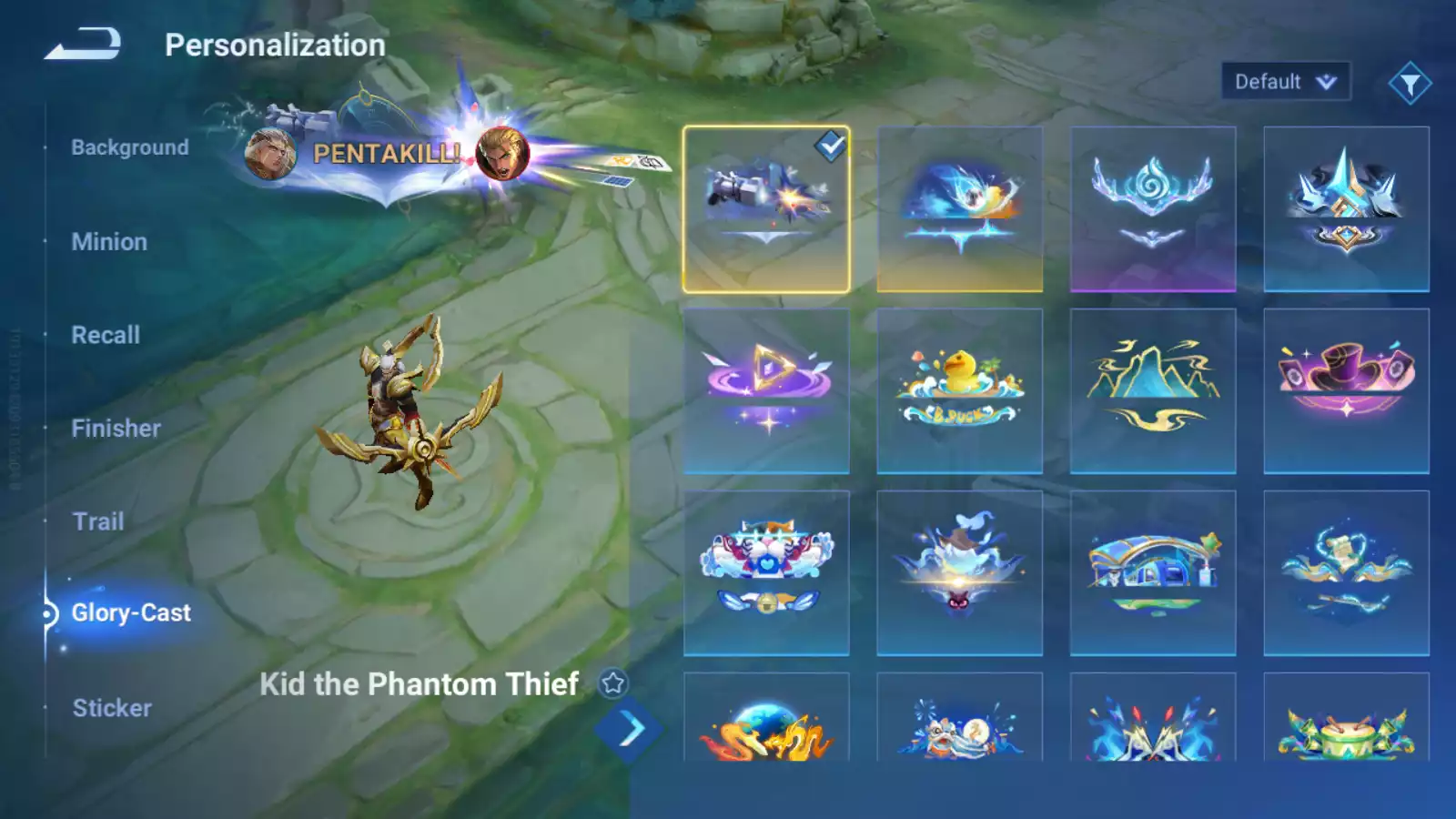Click the blue right-arrow expand button
The height and width of the screenshot is (819, 1456).
coord(630,729)
